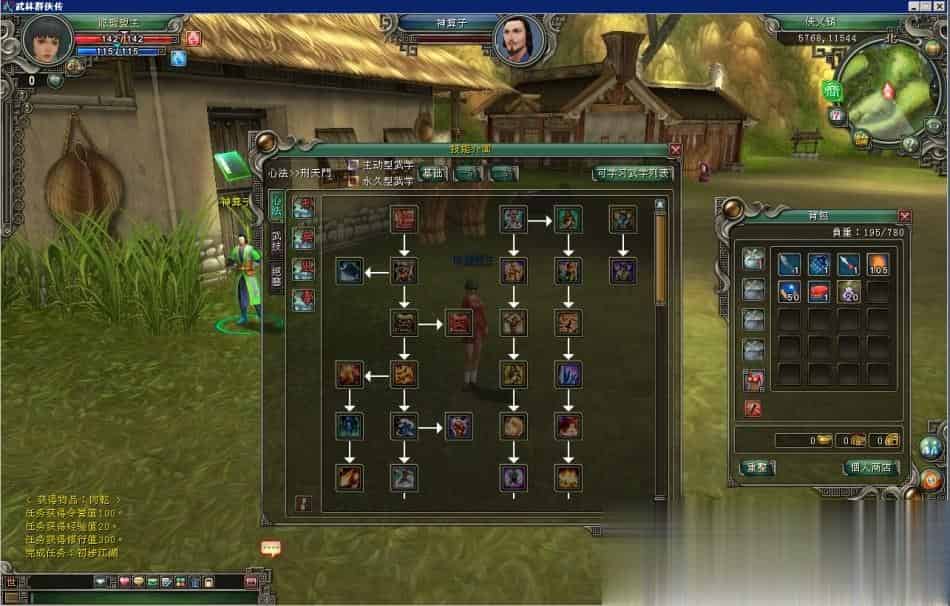Screen dimensions: 950x606
Task: Select the red skill icon topping the first tree column
Action: point(404,218)
